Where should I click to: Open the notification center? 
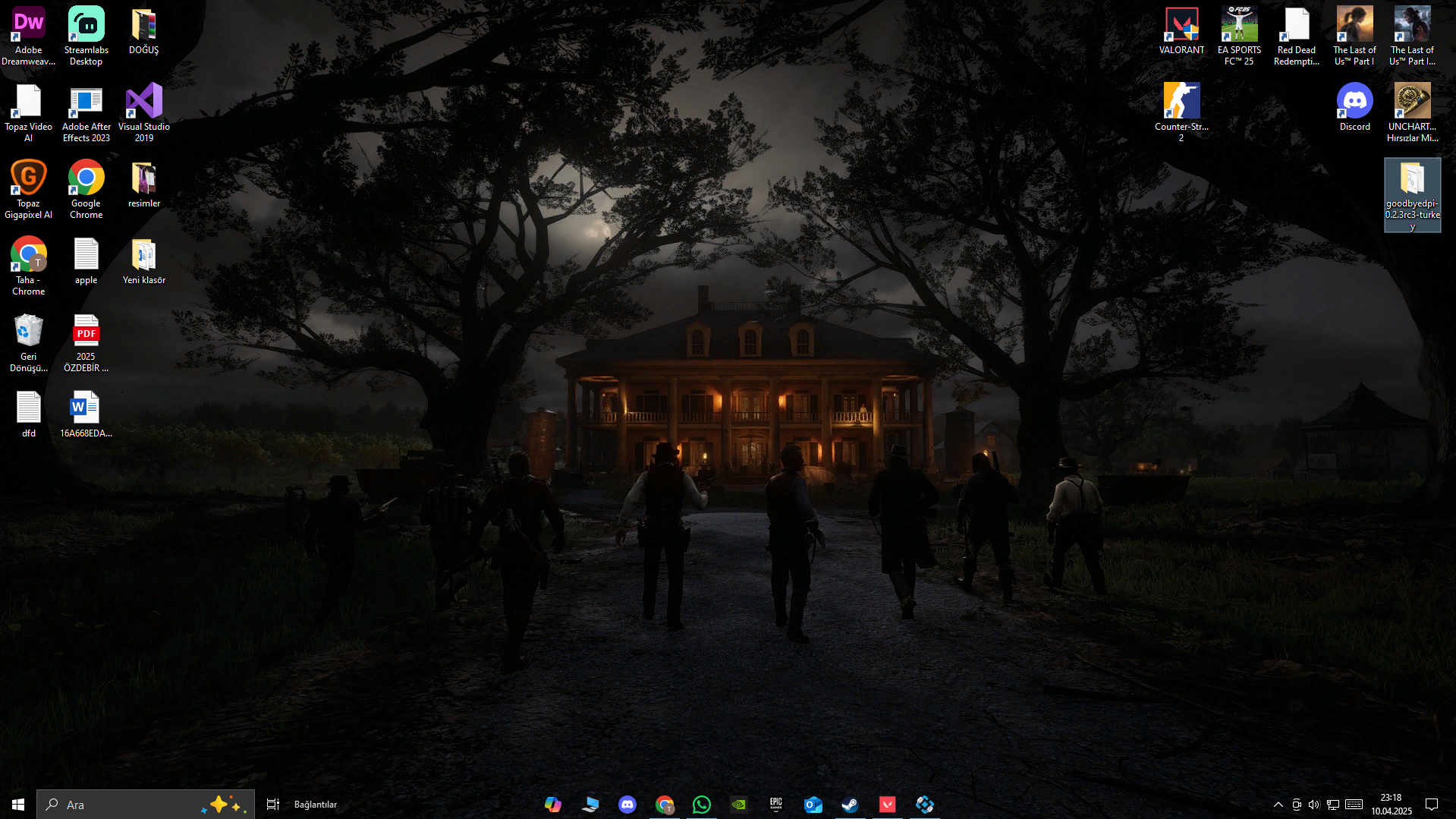click(x=1431, y=805)
